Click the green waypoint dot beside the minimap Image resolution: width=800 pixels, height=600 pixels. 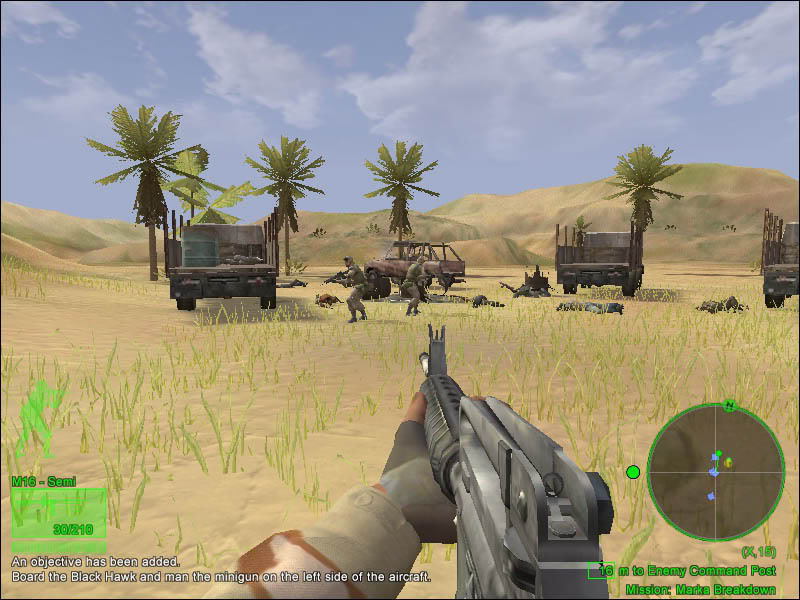[x=632, y=472]
